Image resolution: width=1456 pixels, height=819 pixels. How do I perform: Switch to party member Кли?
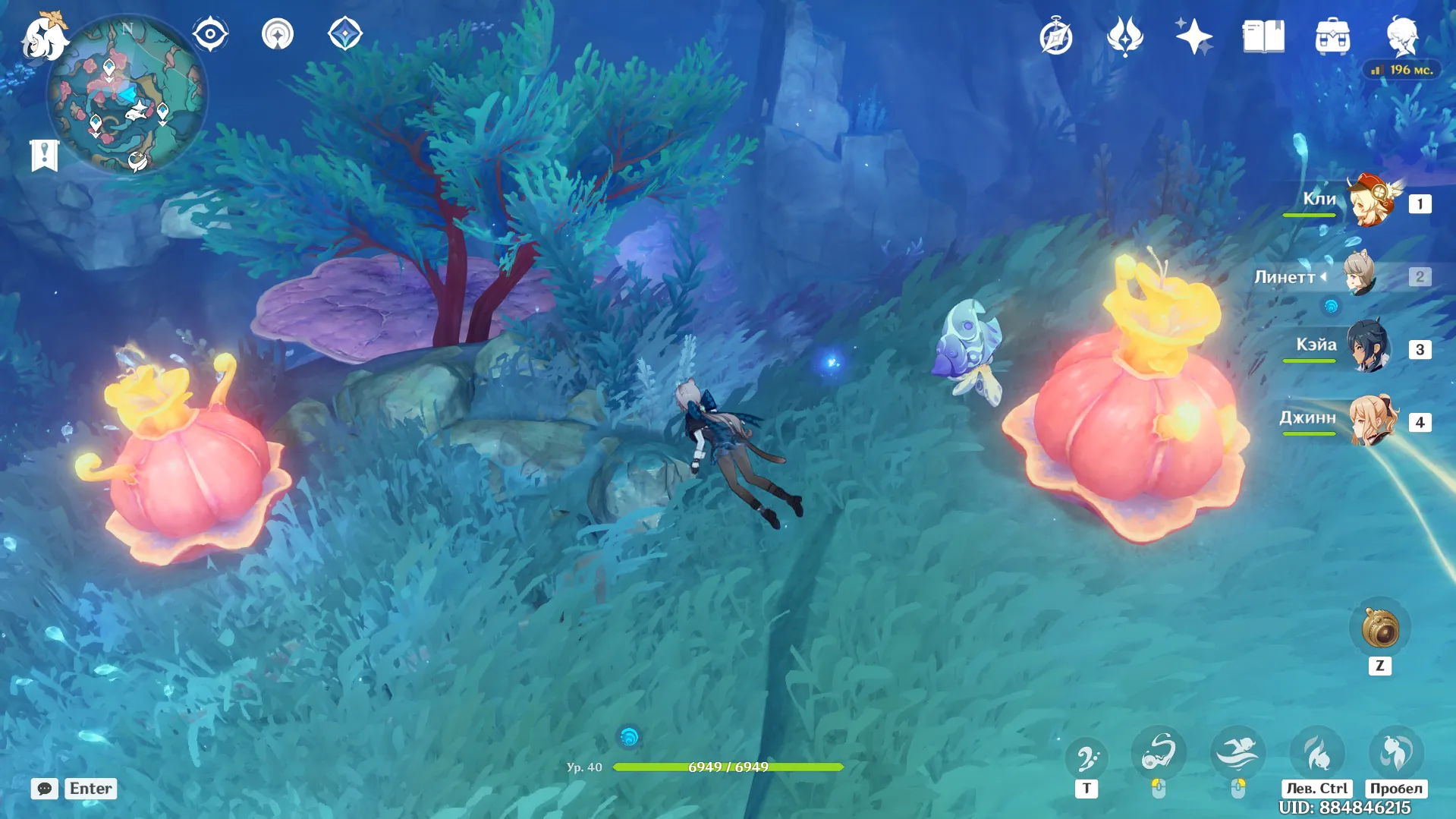1371,202
